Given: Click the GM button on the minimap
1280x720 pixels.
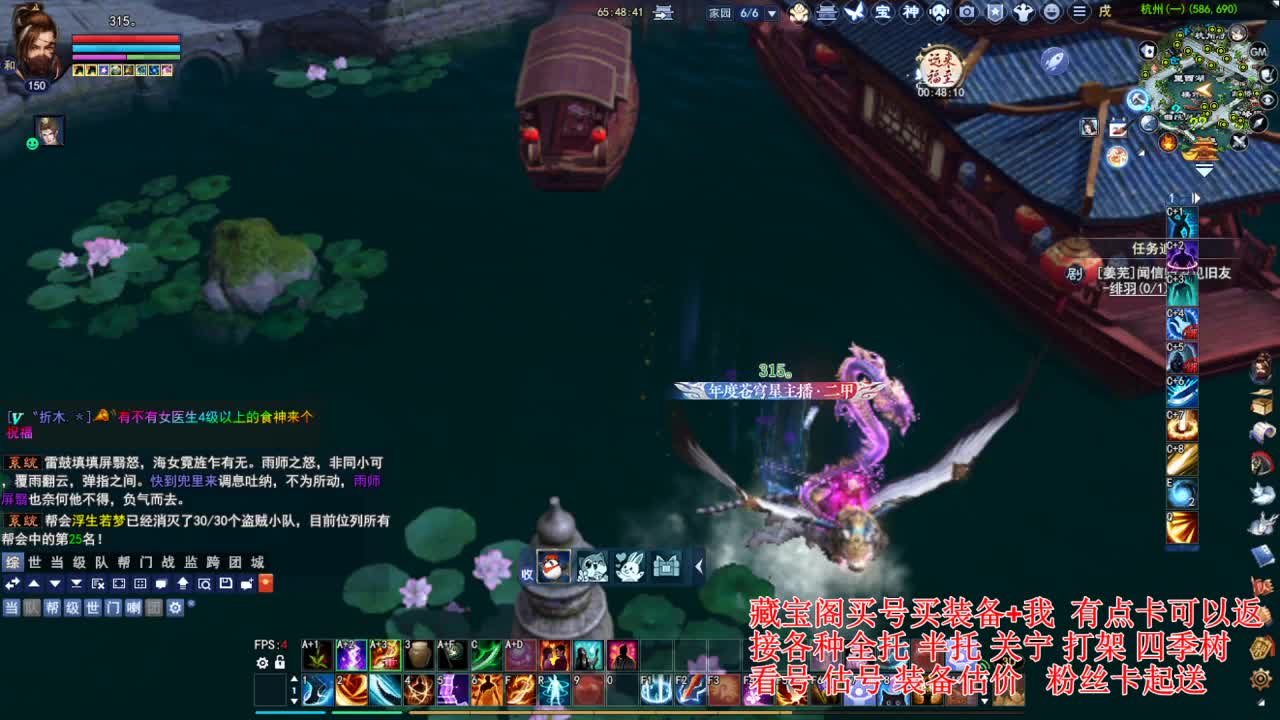Looking at the screenshot, I should point(1259,52).
